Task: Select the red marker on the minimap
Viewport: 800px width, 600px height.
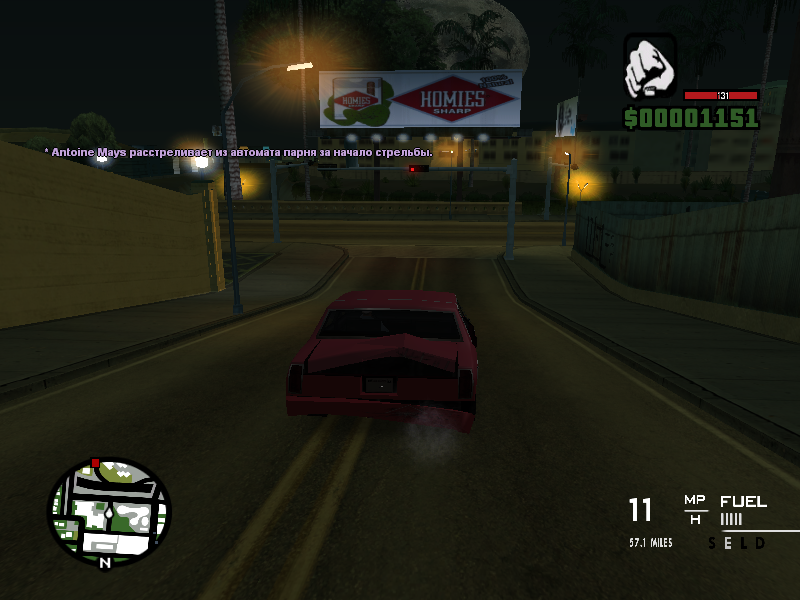Action: click(x=96, y=463)
